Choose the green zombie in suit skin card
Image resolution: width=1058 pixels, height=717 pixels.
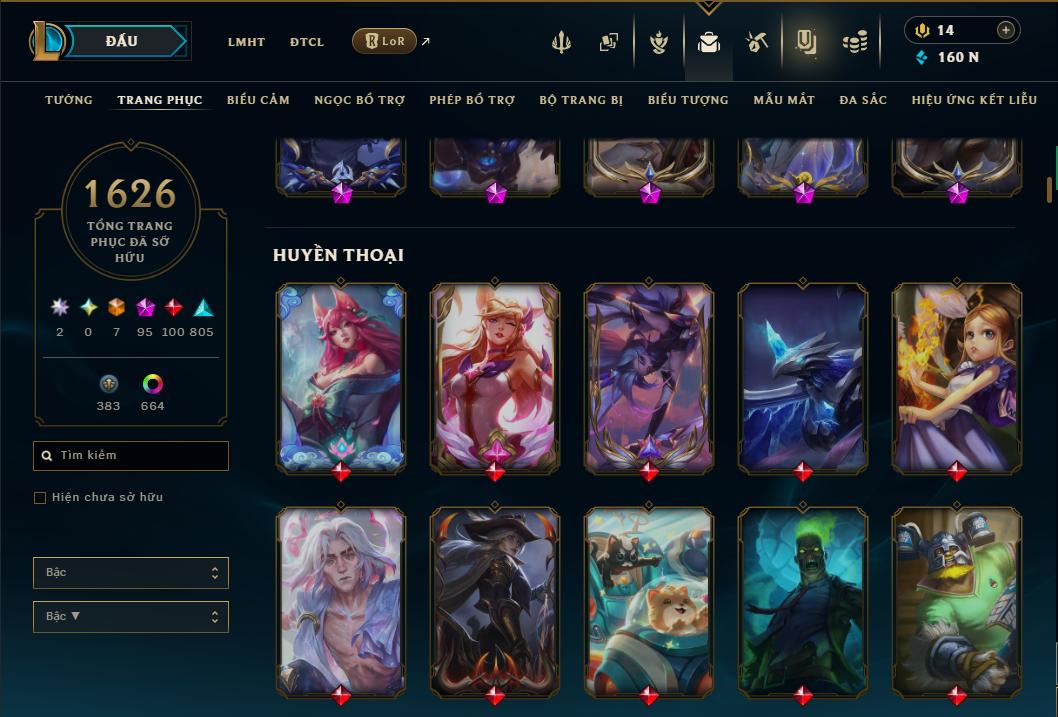tap(803, 598)
